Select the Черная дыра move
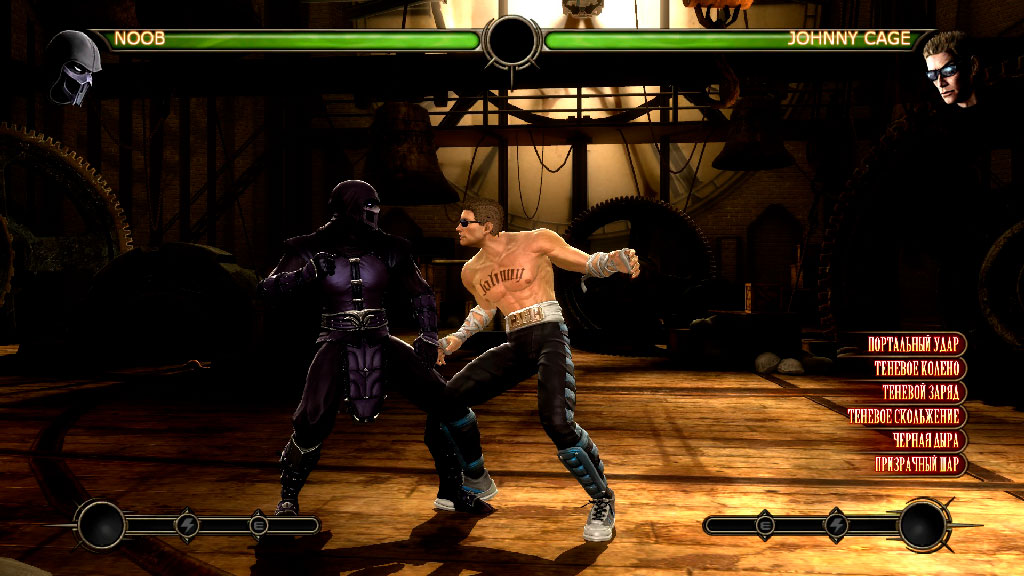The image size is (1024, 576). [x=926, y=440]
